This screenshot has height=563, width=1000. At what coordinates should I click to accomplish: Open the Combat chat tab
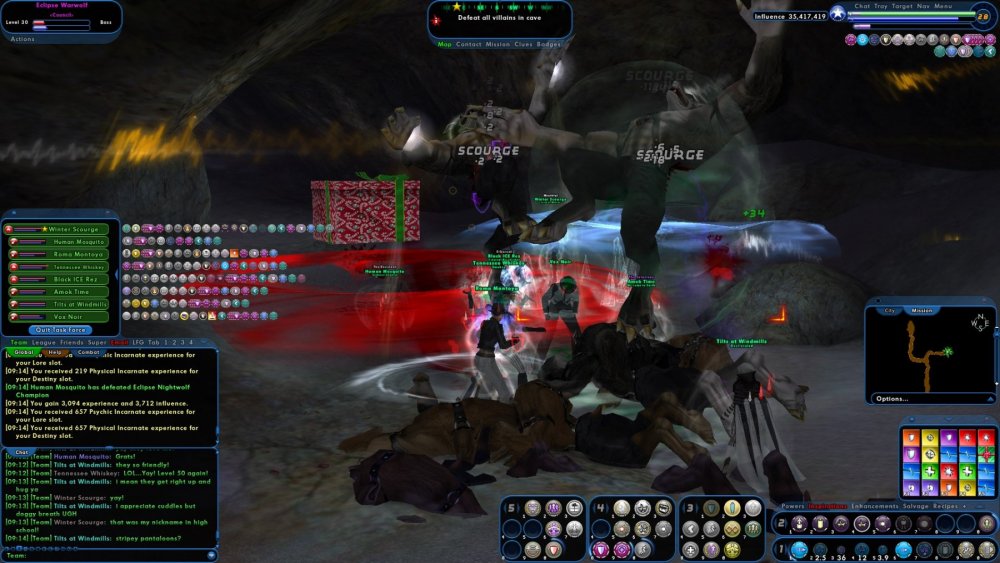[x=88, y=352]
